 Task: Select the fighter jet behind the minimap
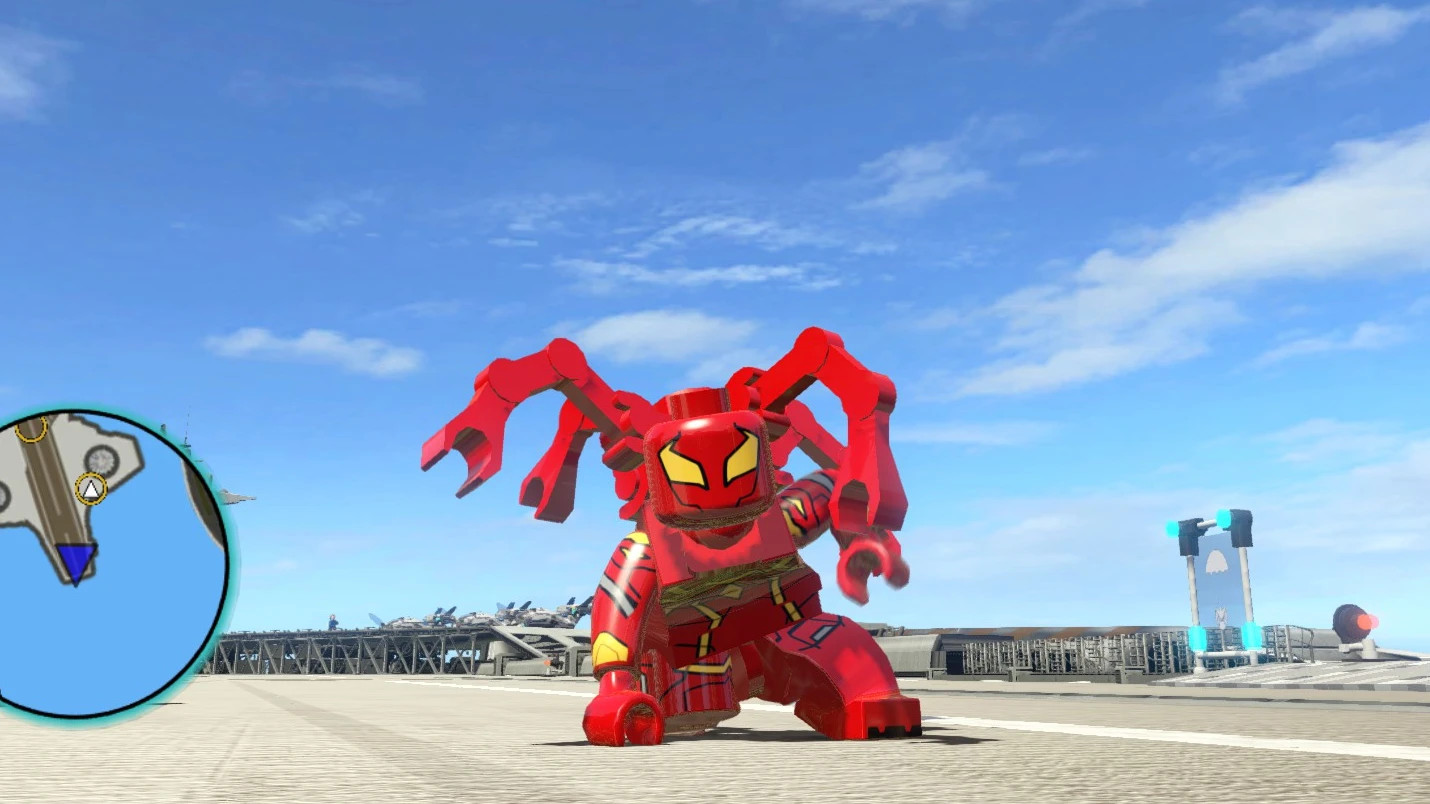pos(235,493)
